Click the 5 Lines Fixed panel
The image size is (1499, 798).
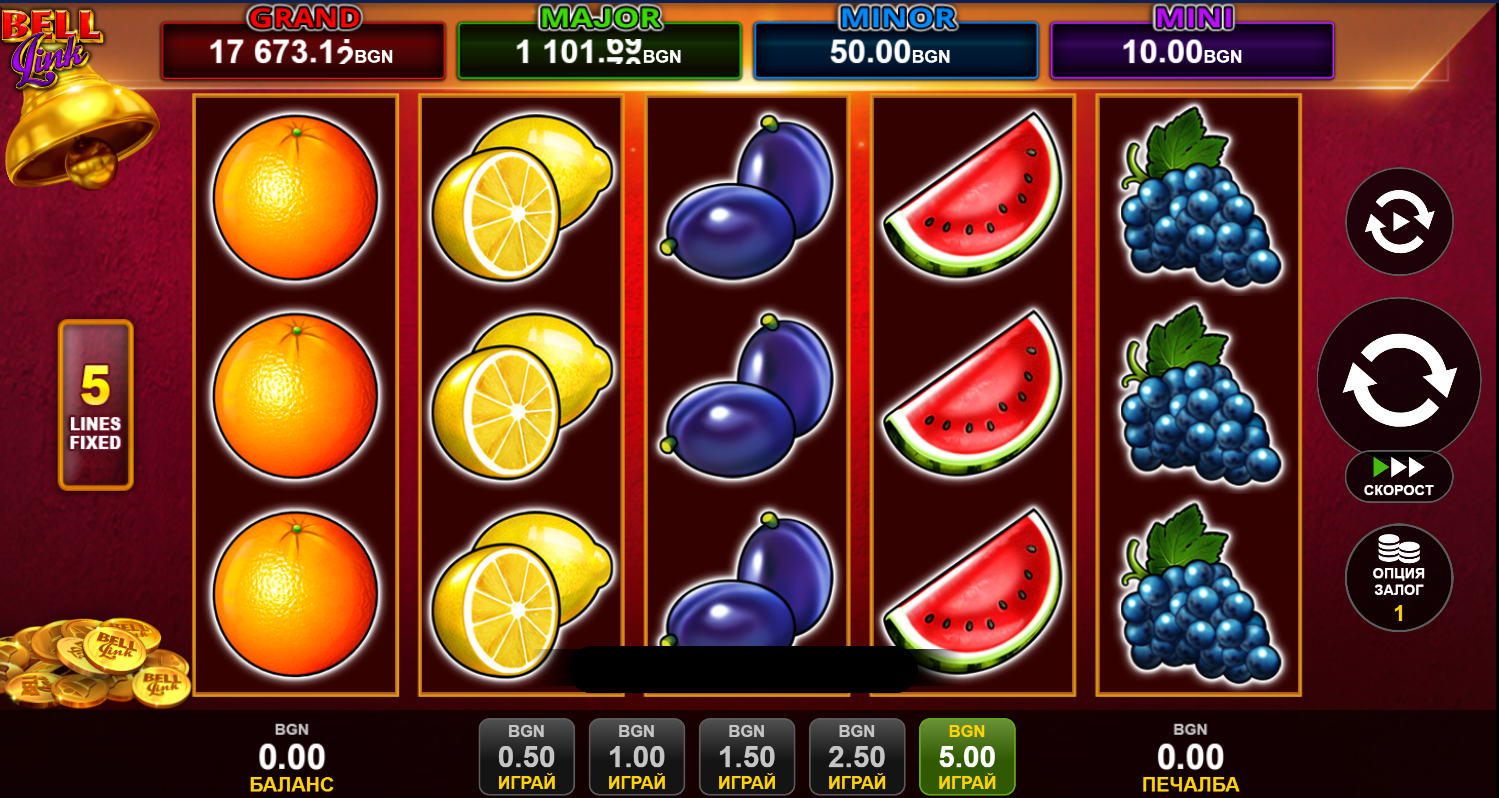tap(96, 405)
